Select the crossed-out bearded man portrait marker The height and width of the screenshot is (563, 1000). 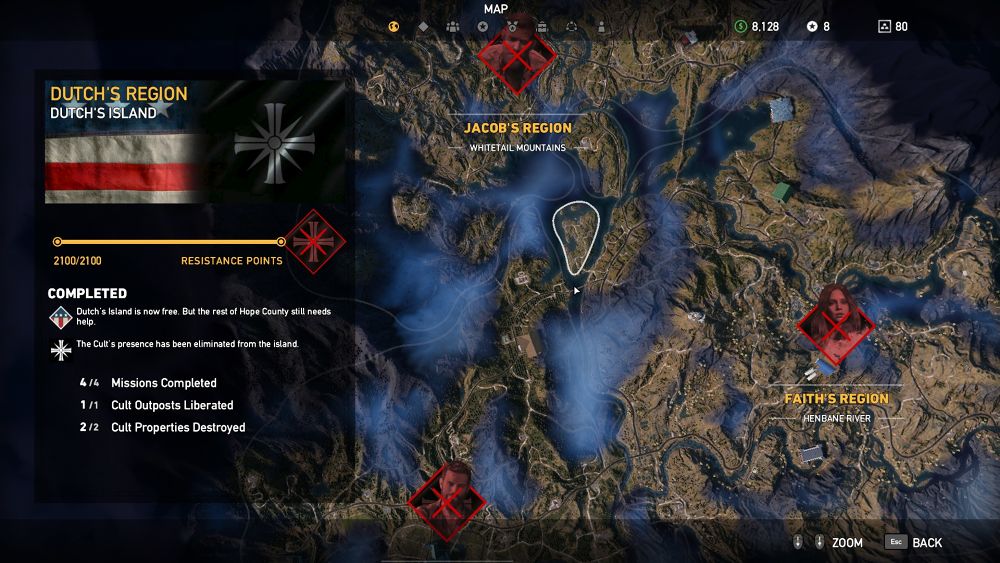pos(447,497)
